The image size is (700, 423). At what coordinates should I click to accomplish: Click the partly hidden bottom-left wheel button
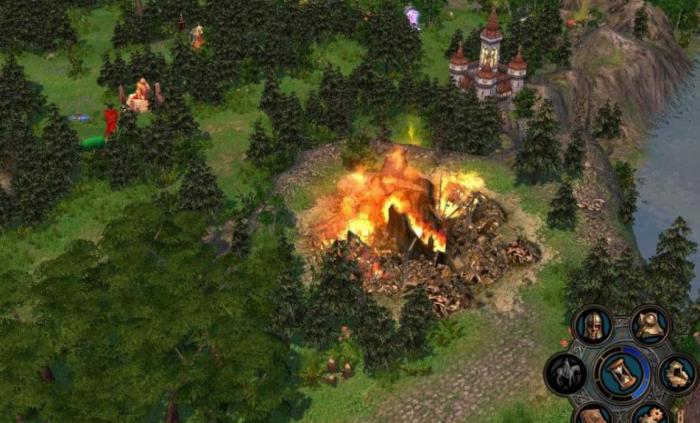(593, 414)
